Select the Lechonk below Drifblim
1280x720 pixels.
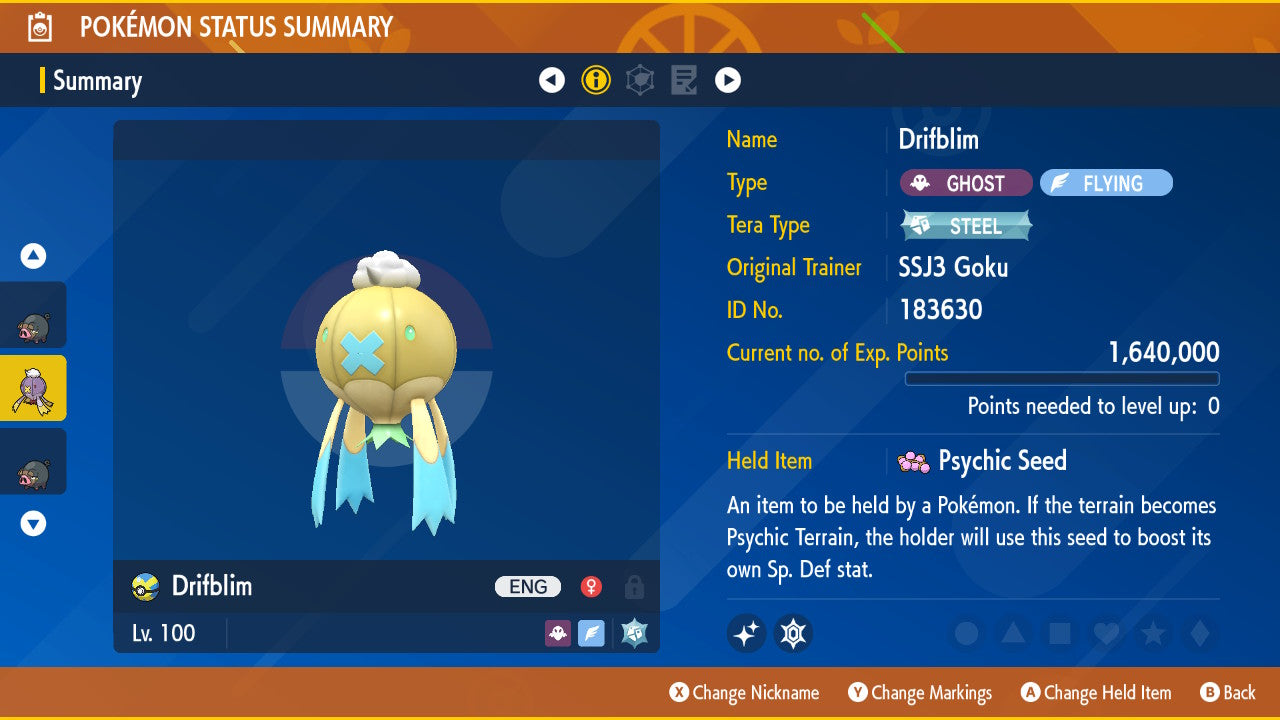pos(33,461)
